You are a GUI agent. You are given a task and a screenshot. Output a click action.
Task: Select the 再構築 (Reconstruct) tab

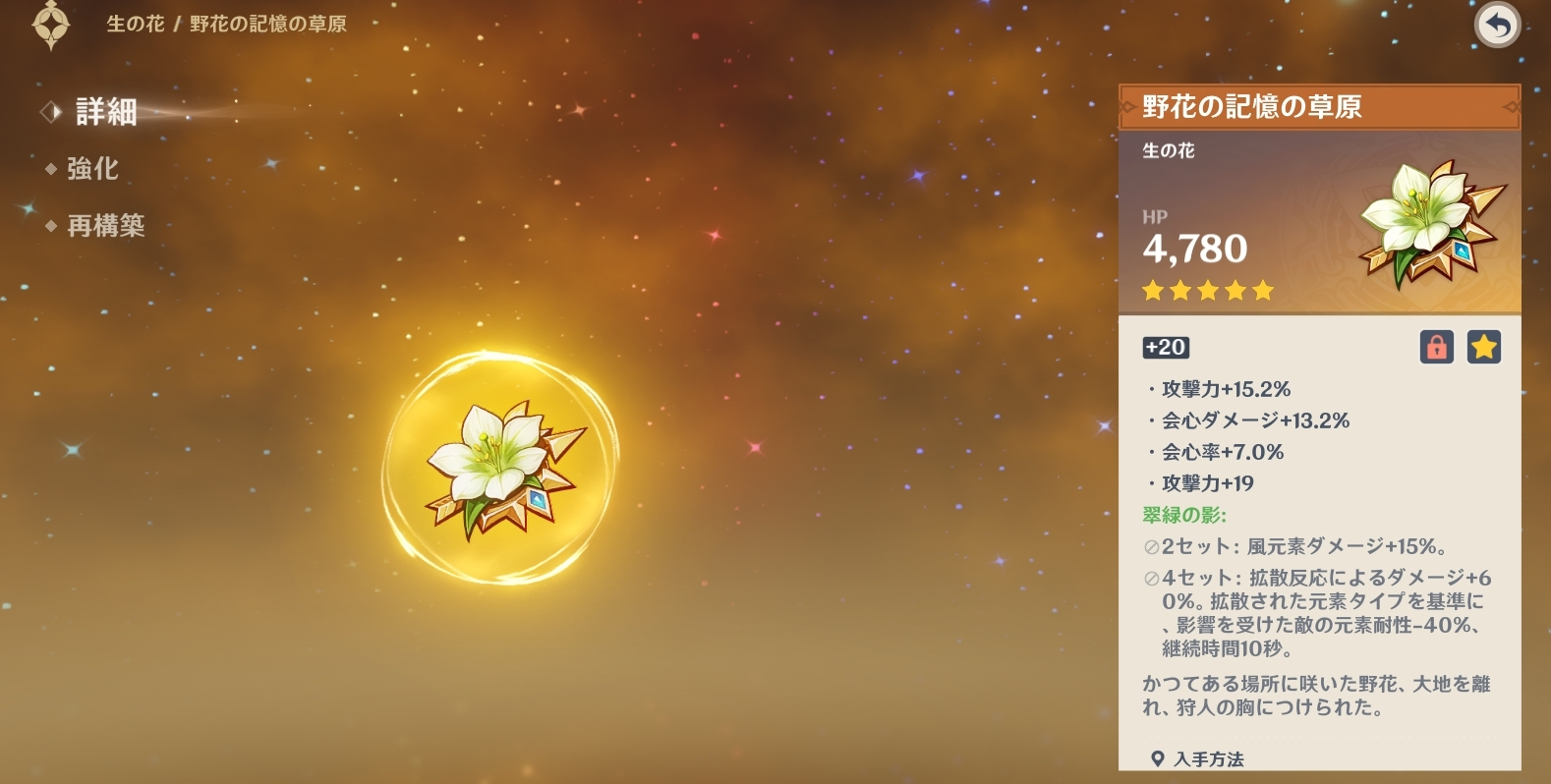point(105,226)
